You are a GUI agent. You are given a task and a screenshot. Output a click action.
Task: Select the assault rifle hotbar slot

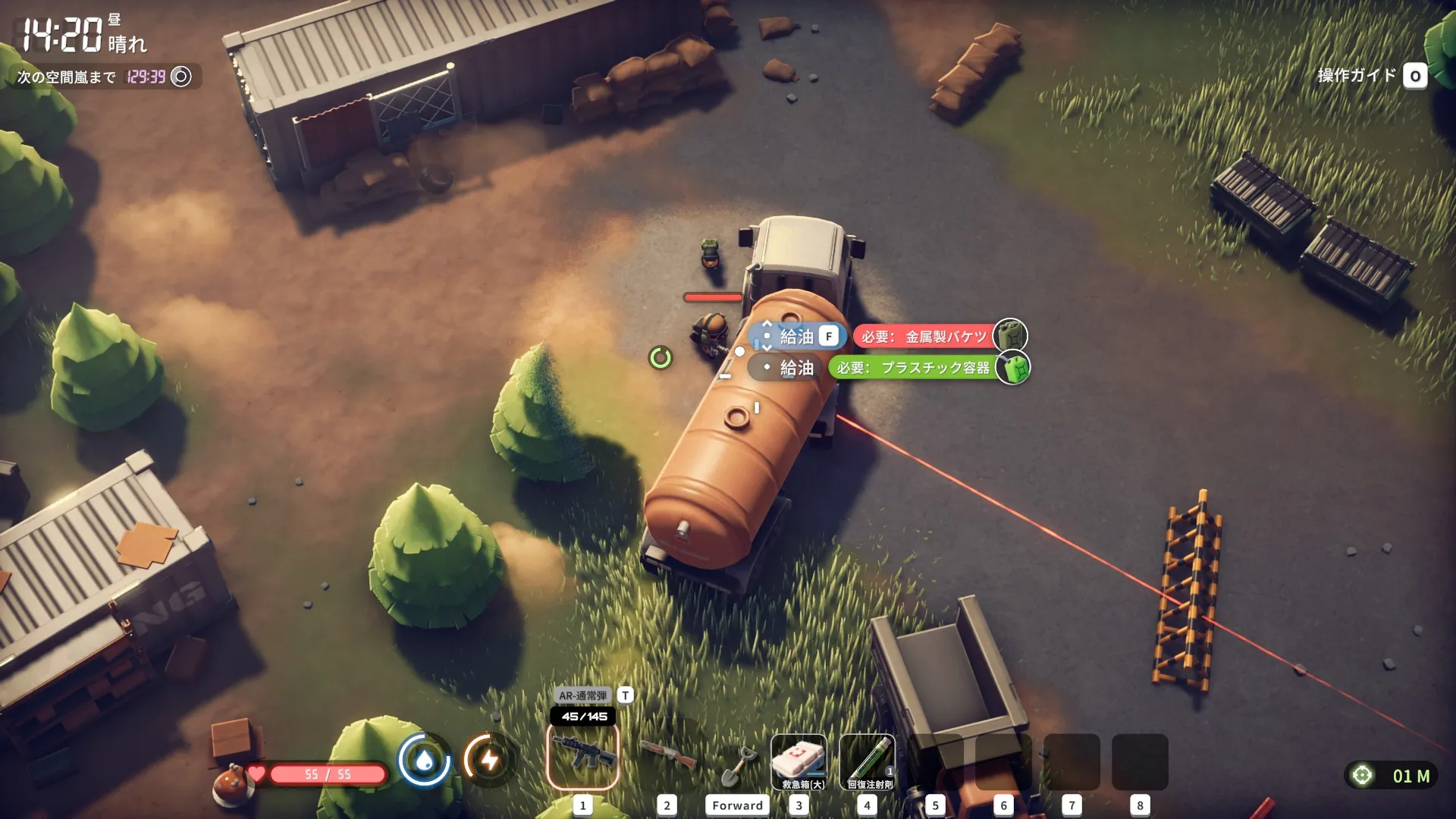coord(582,758)
